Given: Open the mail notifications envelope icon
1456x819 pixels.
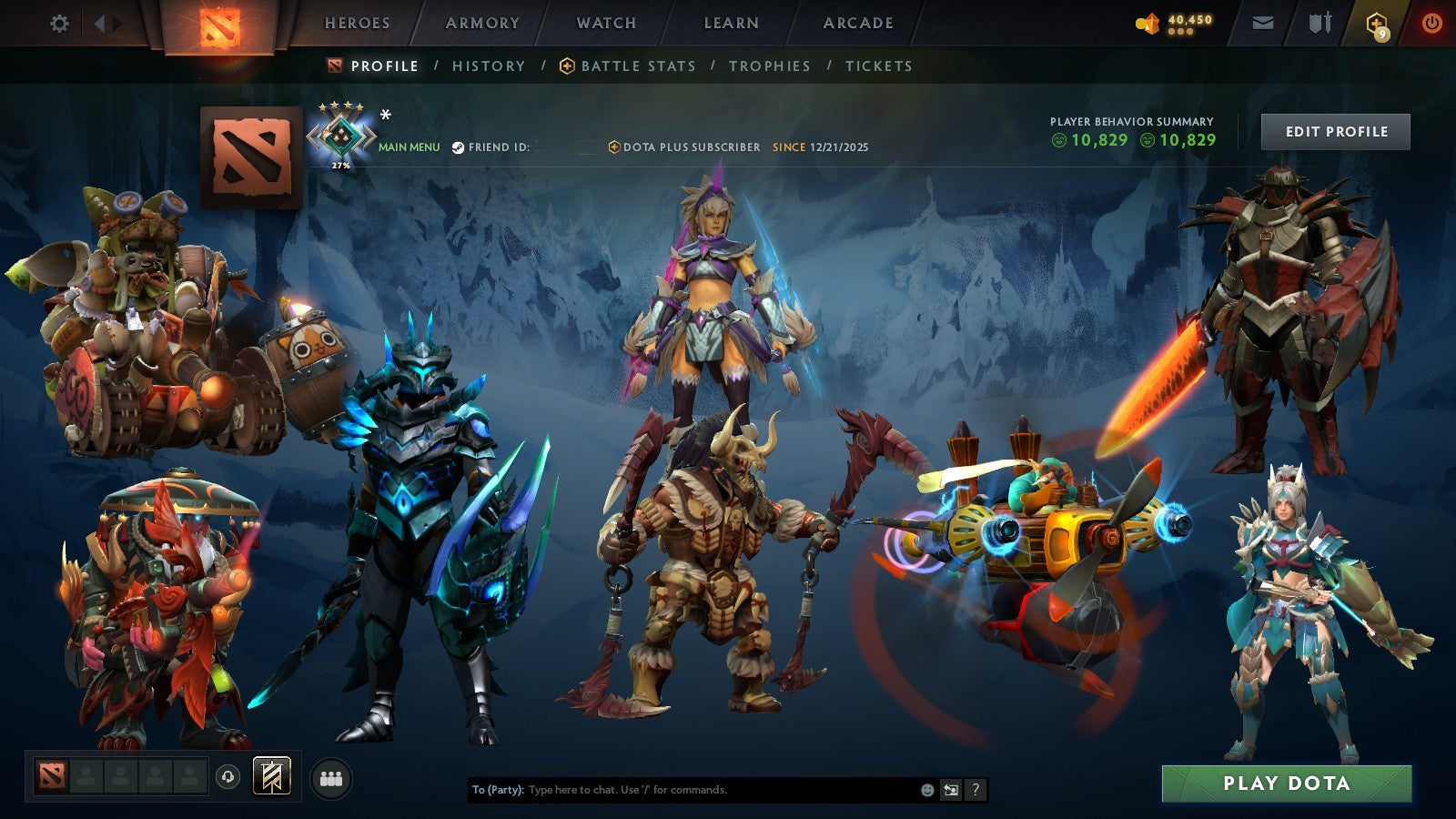Looking at the screenshot, I should pyautogui.click(x=1262, y=24).
